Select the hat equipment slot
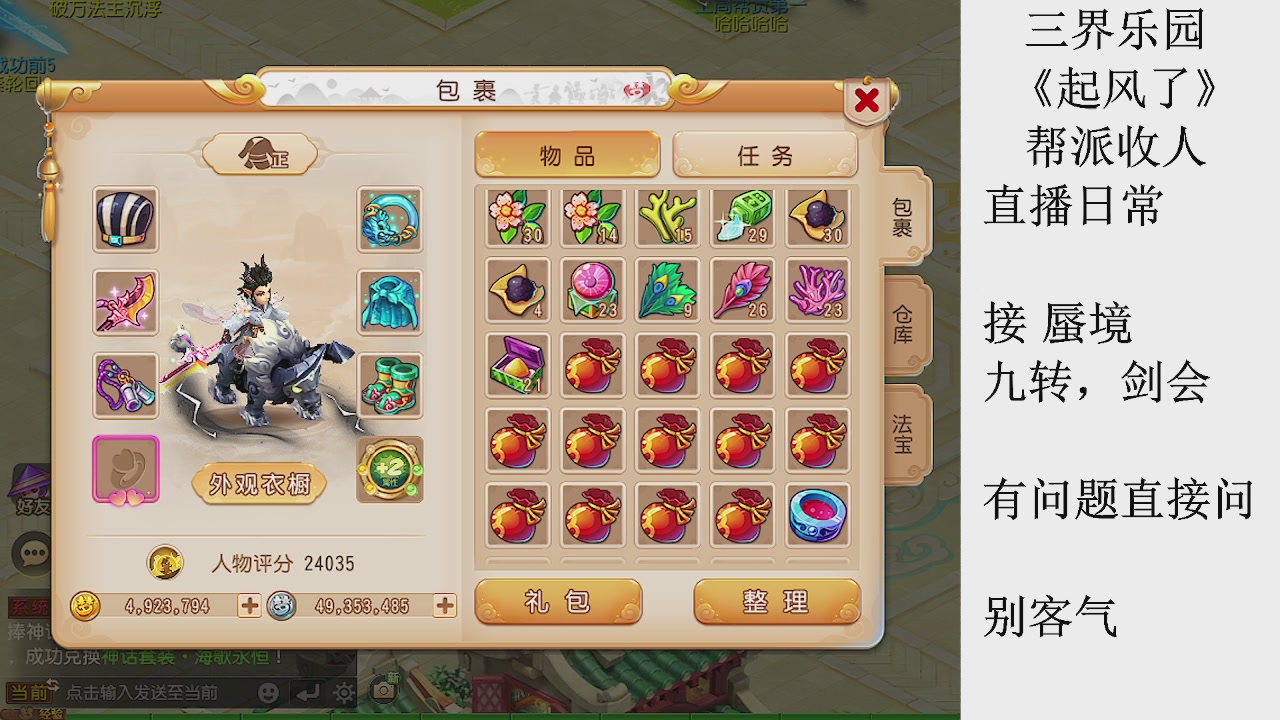1280x720 pixels. pyautogui.click(x=124, y=219)
